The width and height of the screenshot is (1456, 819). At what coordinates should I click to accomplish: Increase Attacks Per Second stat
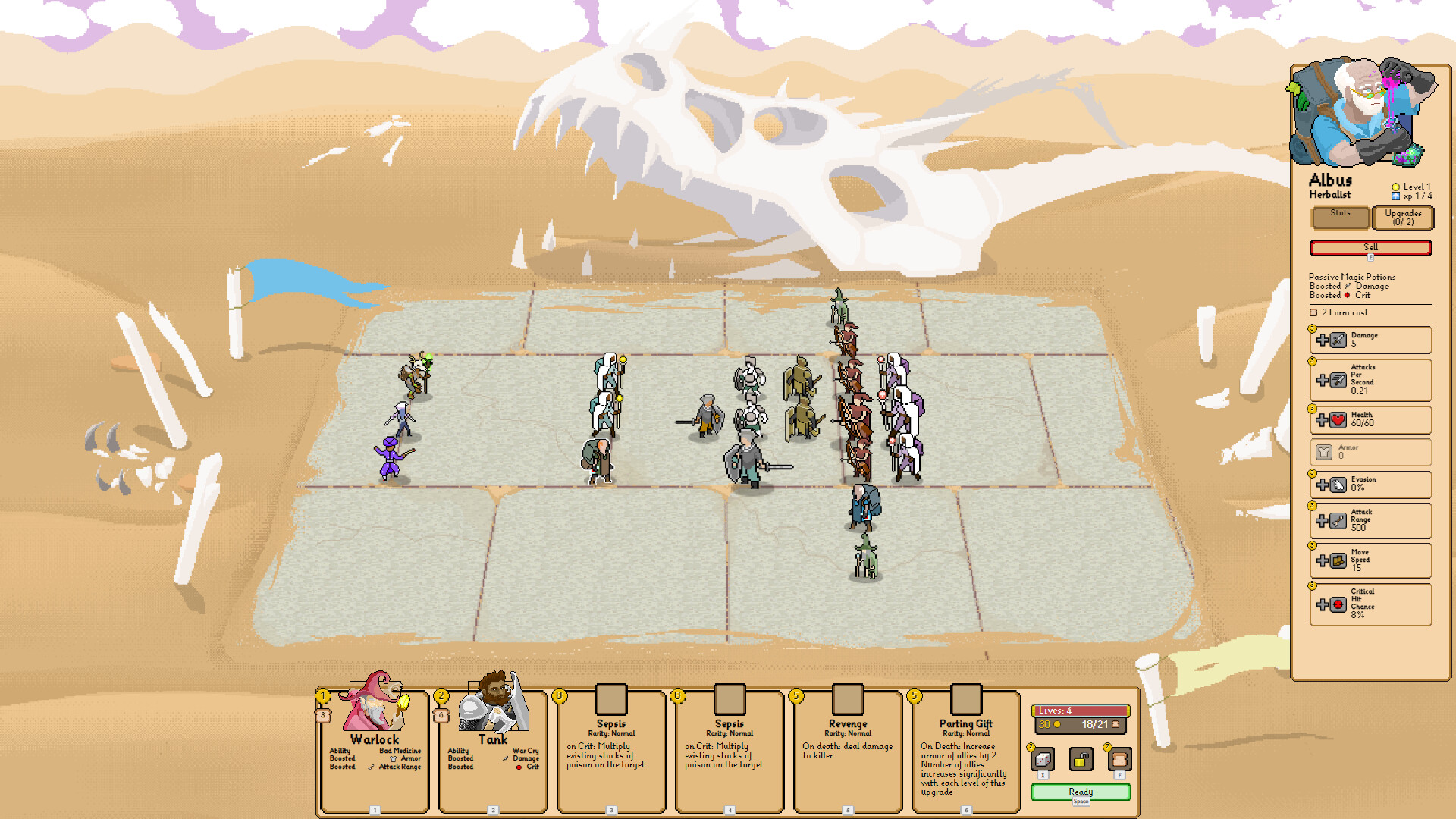(x=1323, y=381)
